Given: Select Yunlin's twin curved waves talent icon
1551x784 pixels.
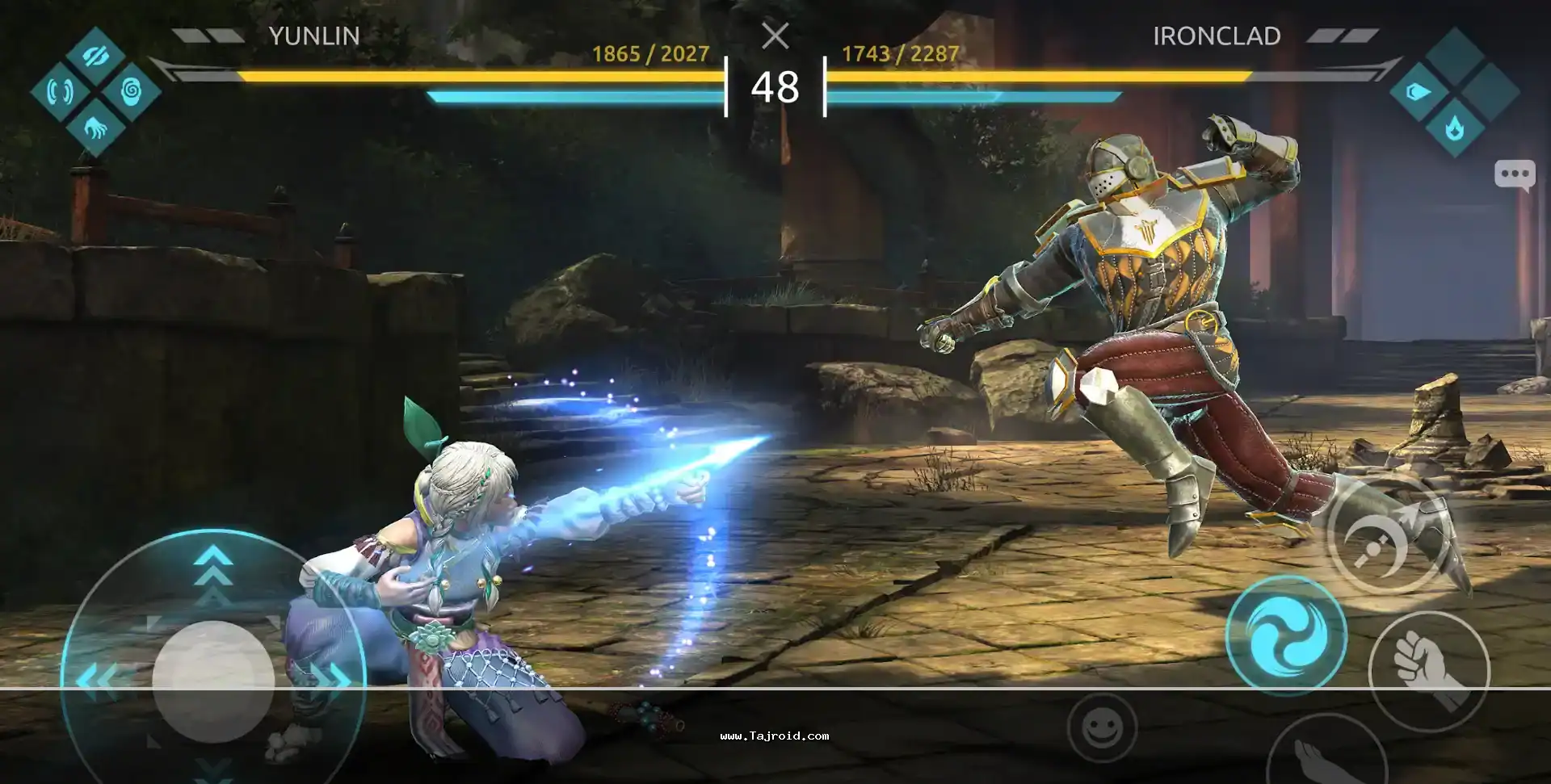Looking at the screenshot, I should point(59,91).
